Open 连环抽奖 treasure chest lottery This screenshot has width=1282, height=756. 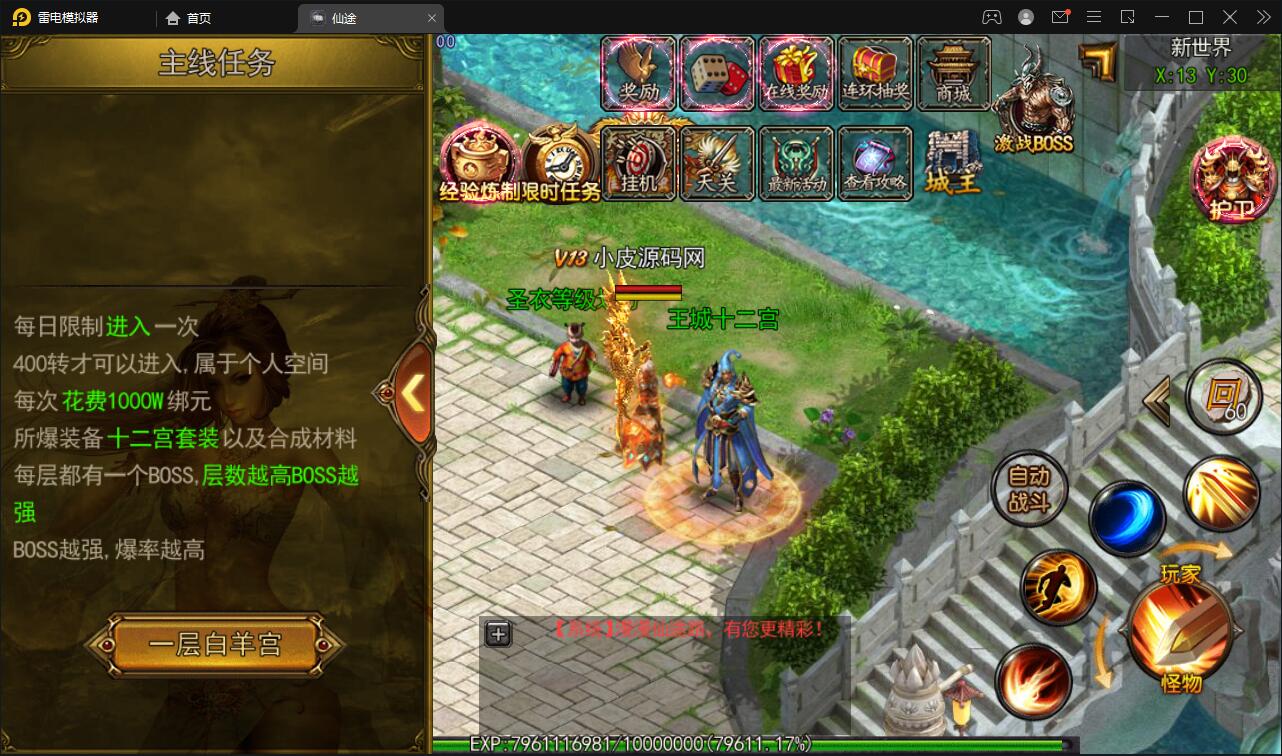(875, 72)
